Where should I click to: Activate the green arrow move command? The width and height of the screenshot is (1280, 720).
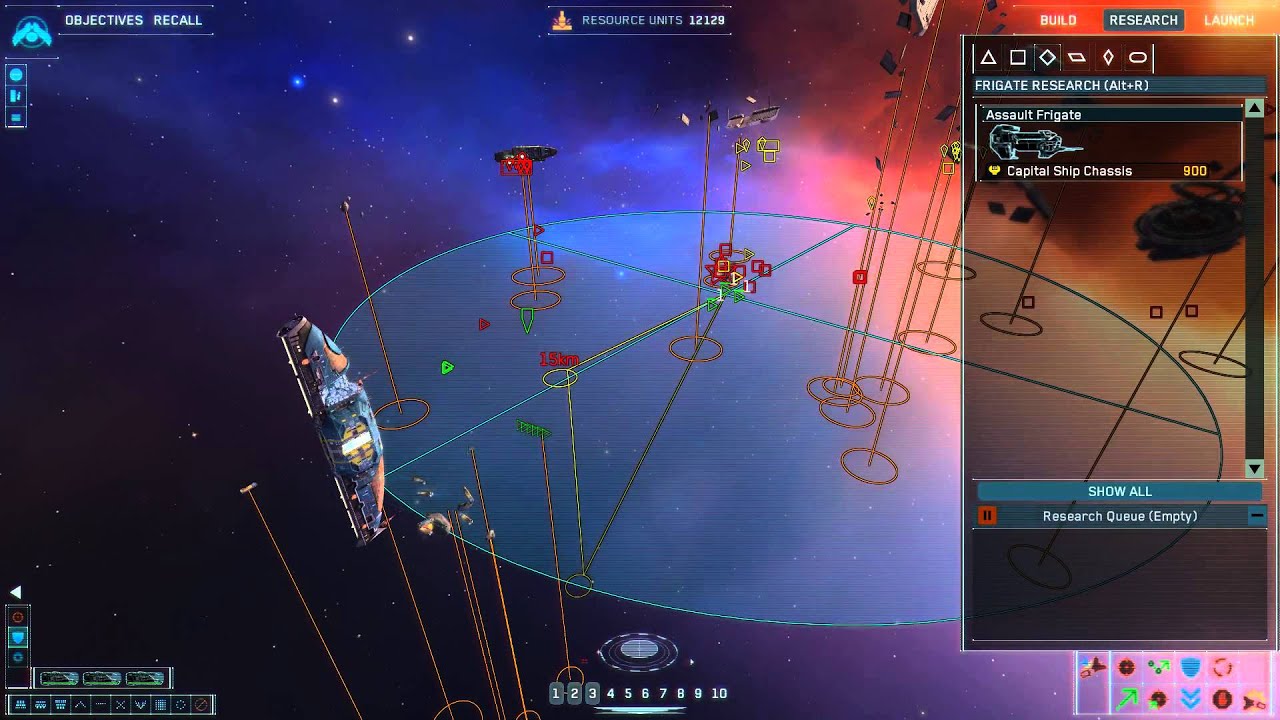pos(1127,698)
